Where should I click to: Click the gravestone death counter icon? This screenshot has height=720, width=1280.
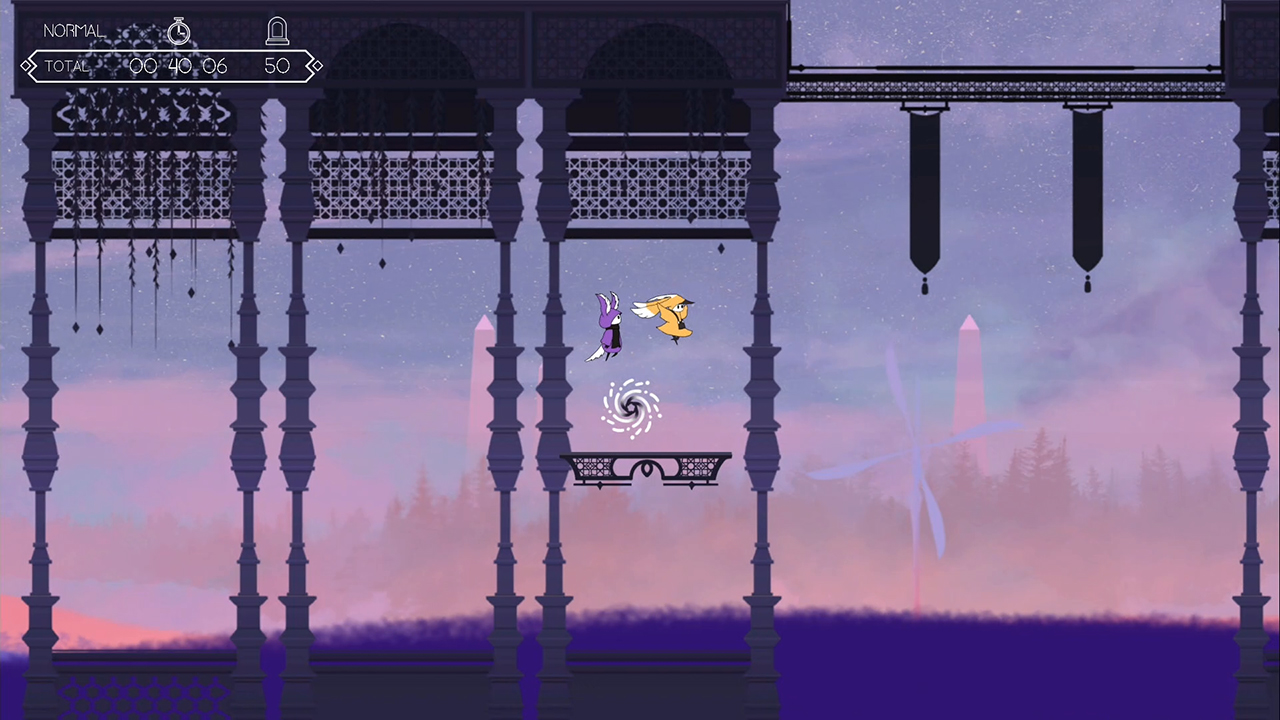pos(277,30)
